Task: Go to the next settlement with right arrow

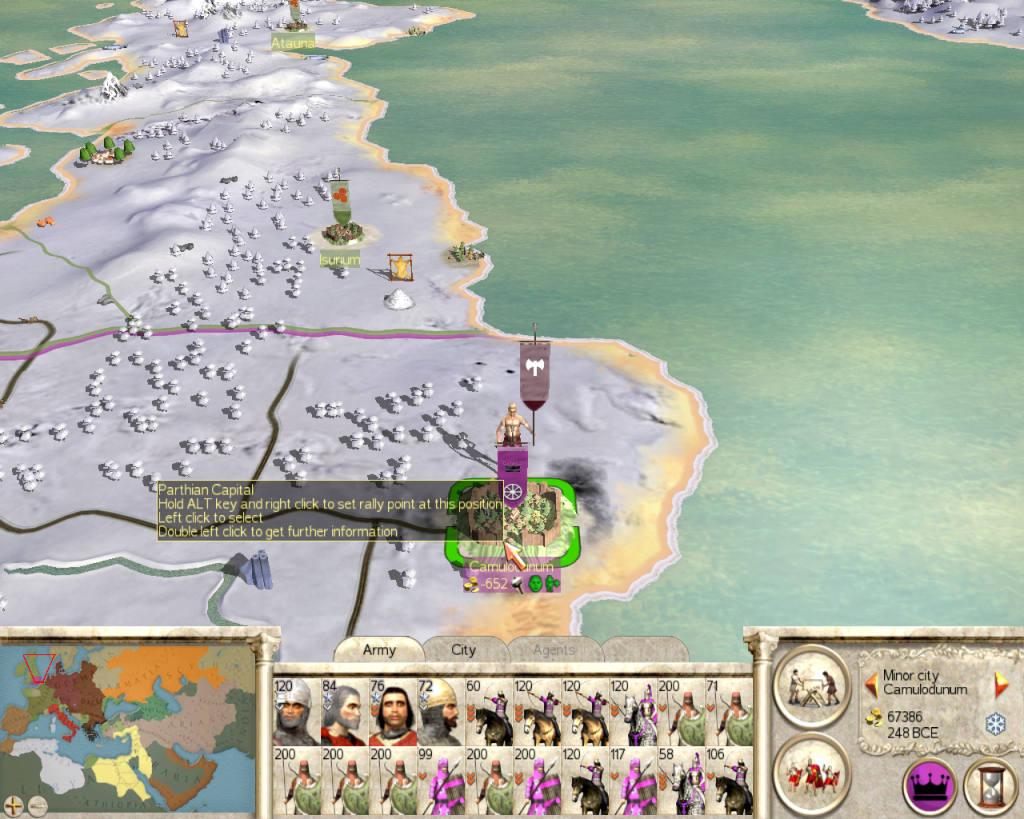Action: pyautogui.click(x=1001, y=684)
